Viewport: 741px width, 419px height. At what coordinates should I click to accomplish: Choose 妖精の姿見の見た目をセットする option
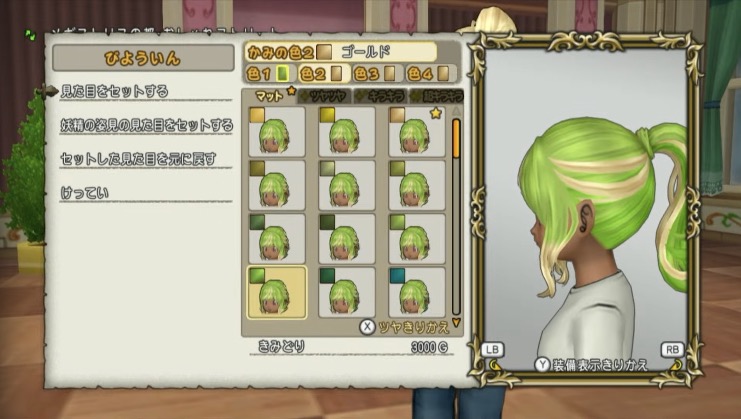[x=146, y=125]
